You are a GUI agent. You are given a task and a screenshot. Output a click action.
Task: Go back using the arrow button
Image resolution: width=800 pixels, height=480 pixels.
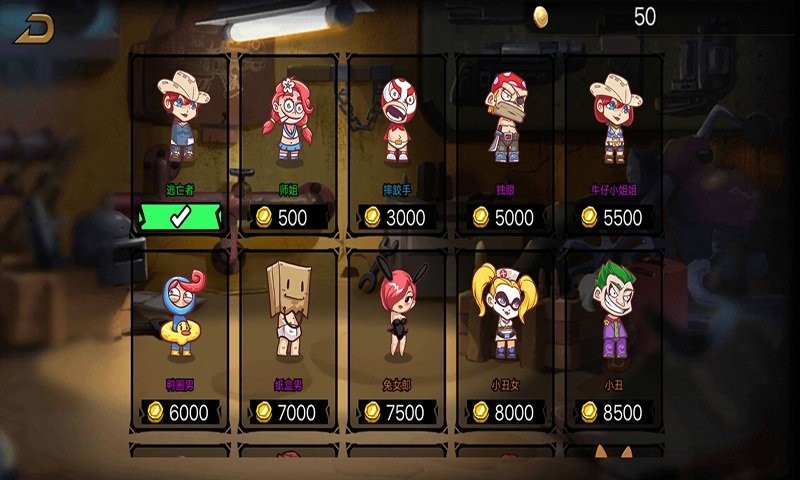coord(34,28)
